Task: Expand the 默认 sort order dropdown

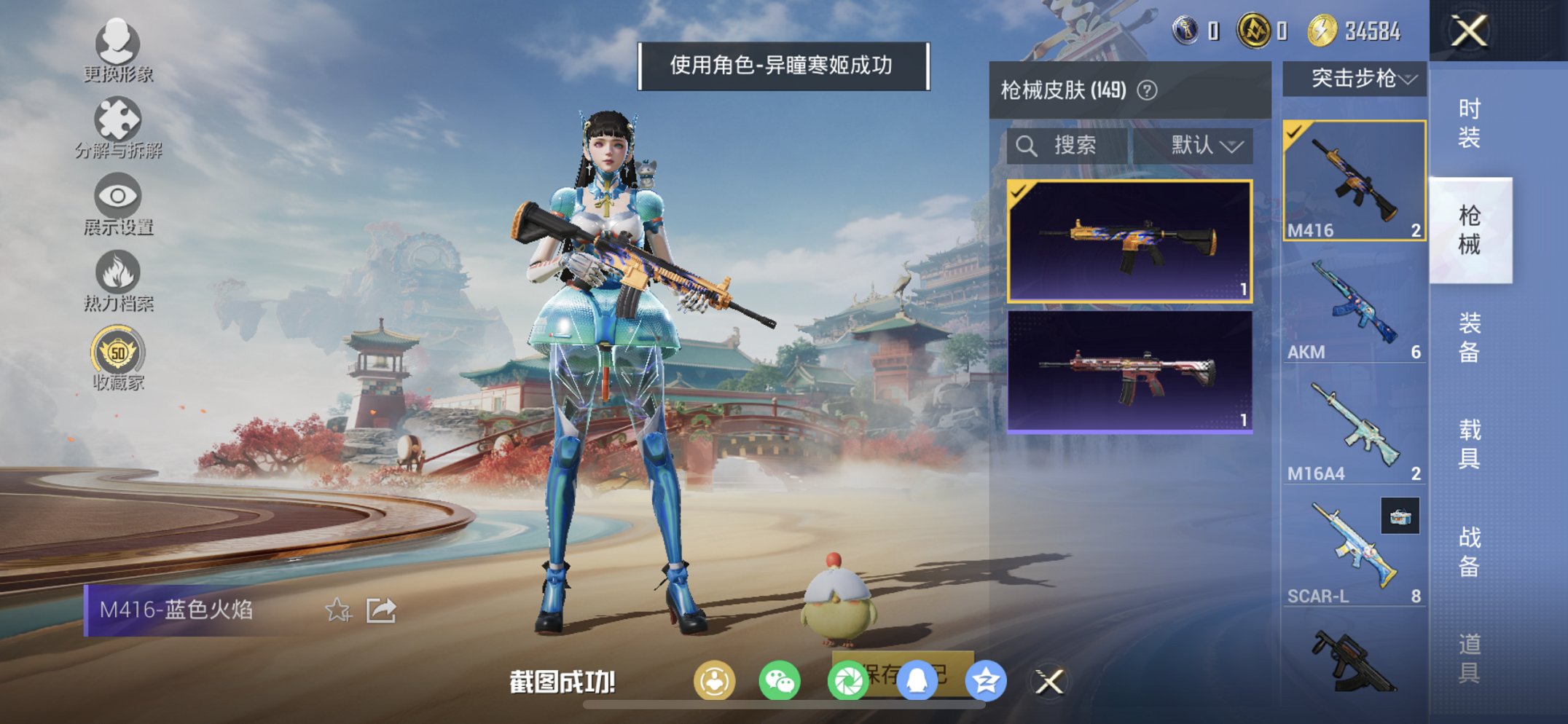Action: pyautogui.click(x=1202, y=145)
